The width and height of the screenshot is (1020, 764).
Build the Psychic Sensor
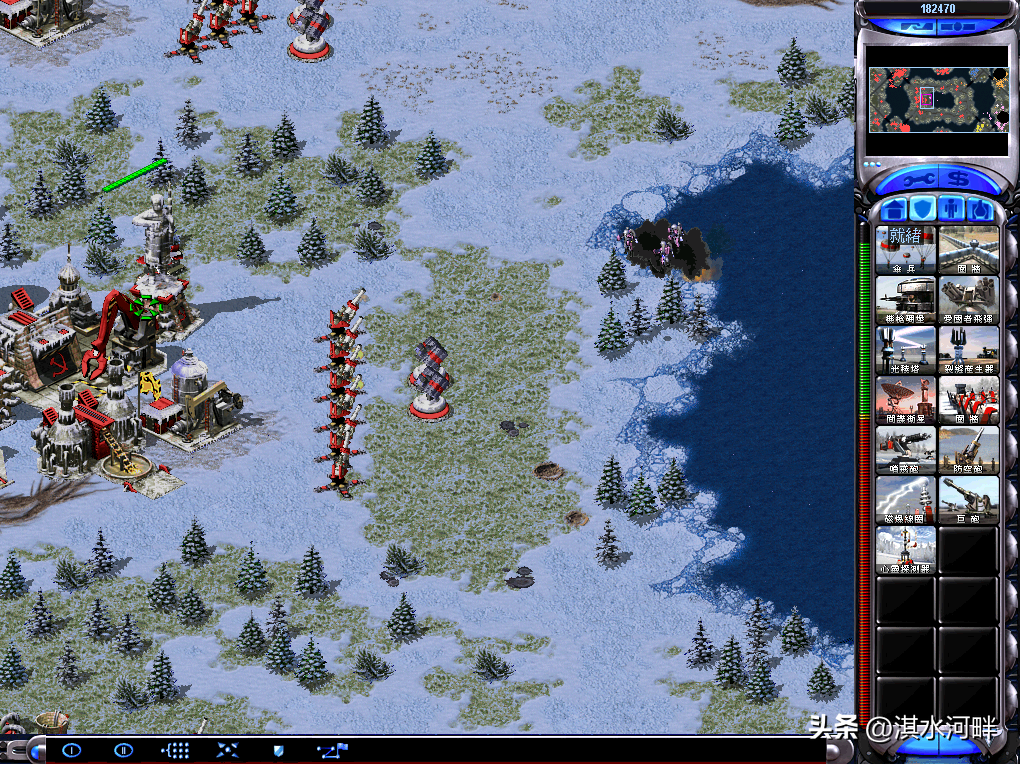pyautogui.click(x=906, y=550)
